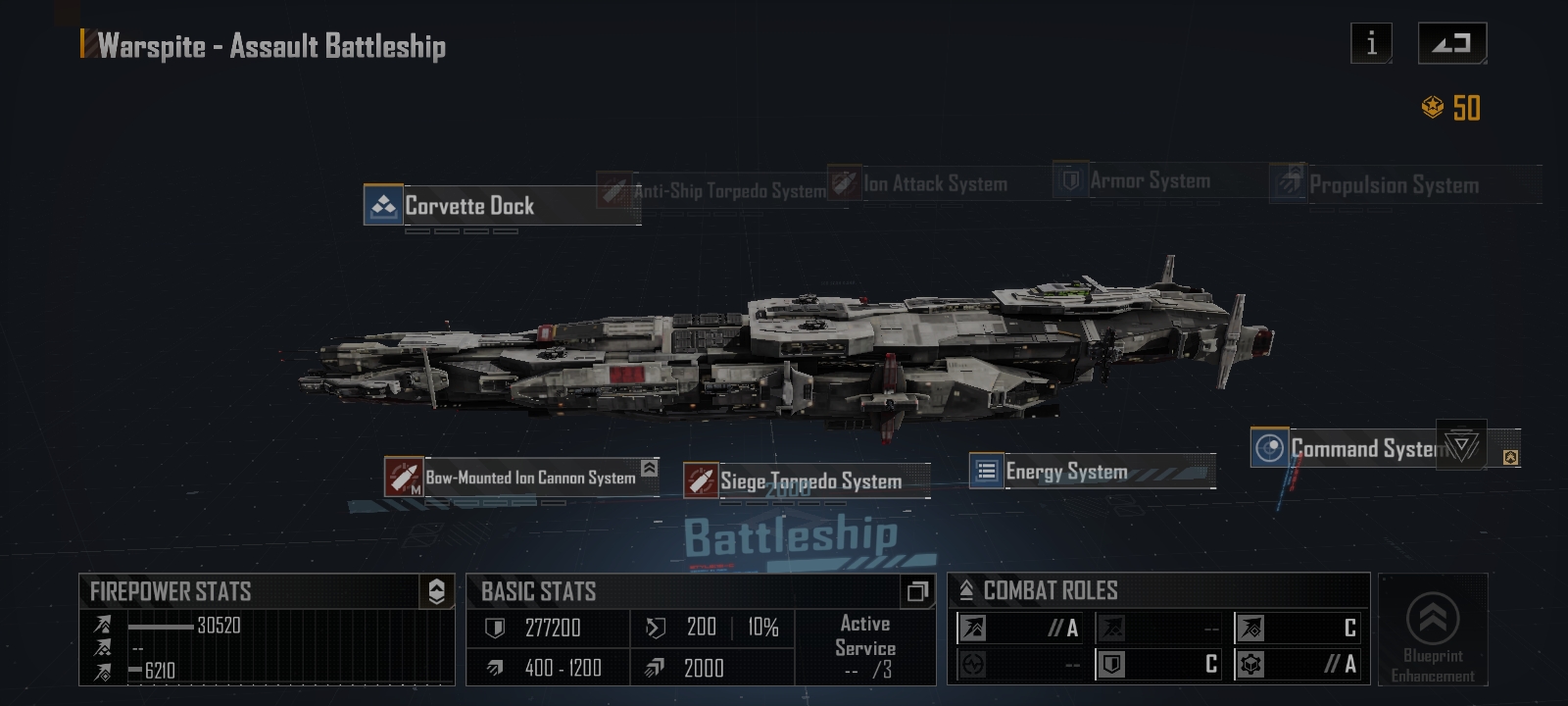Expand the Firepower Stats panel

[x=437, y=591]
